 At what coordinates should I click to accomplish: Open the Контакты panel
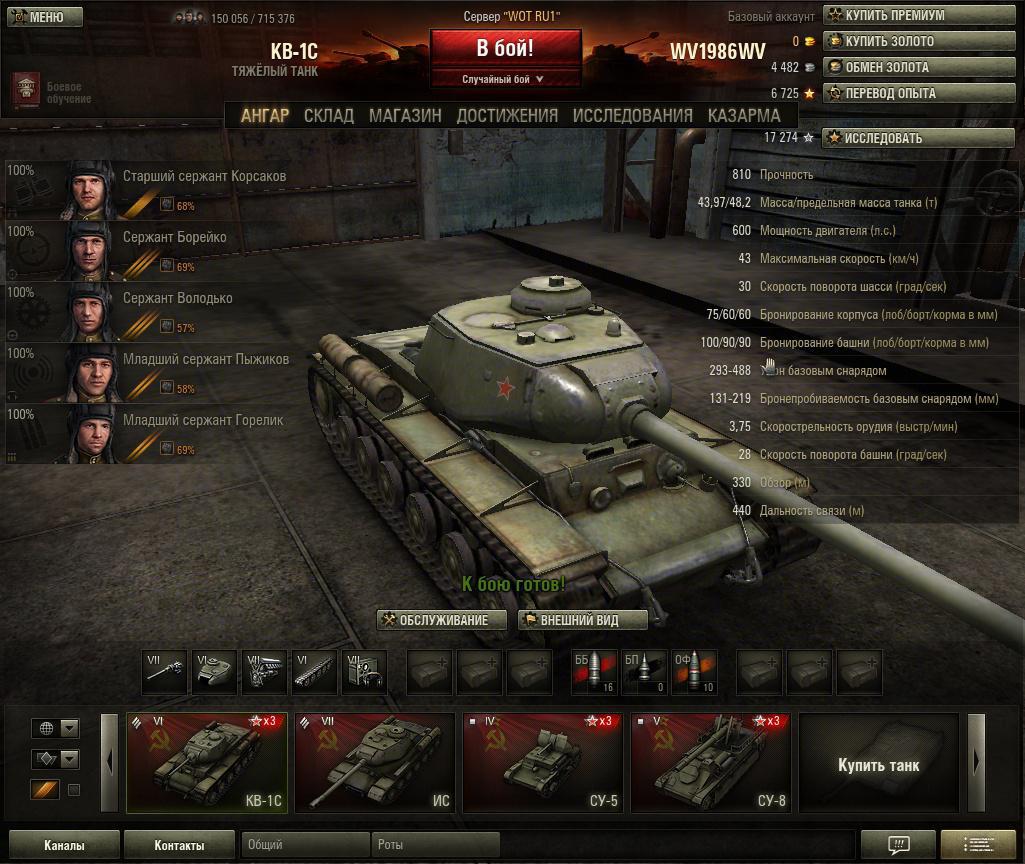click(x=180, y=845)
